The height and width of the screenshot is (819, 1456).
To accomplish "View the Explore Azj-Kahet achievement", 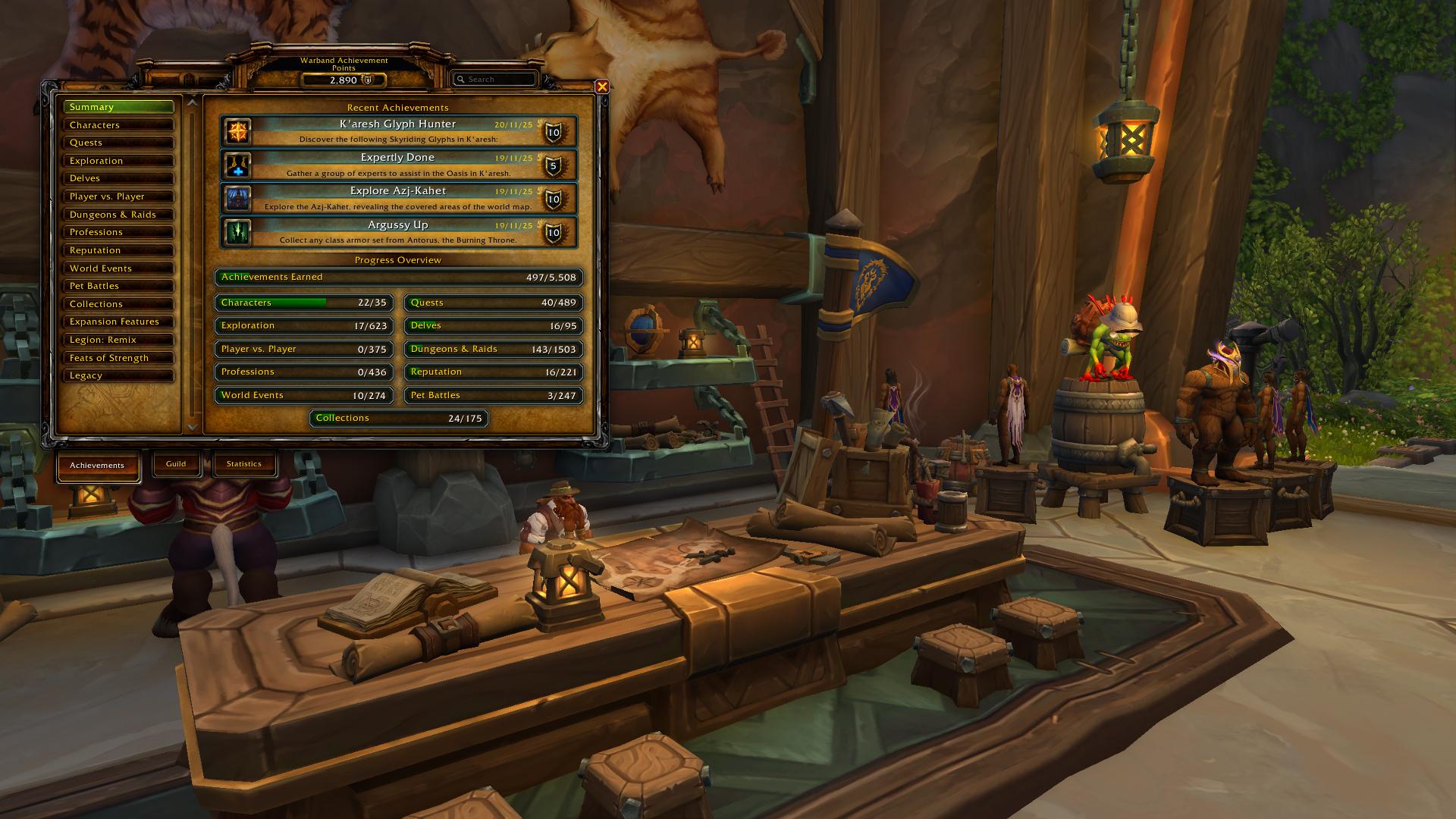I will tap(398, 198).
